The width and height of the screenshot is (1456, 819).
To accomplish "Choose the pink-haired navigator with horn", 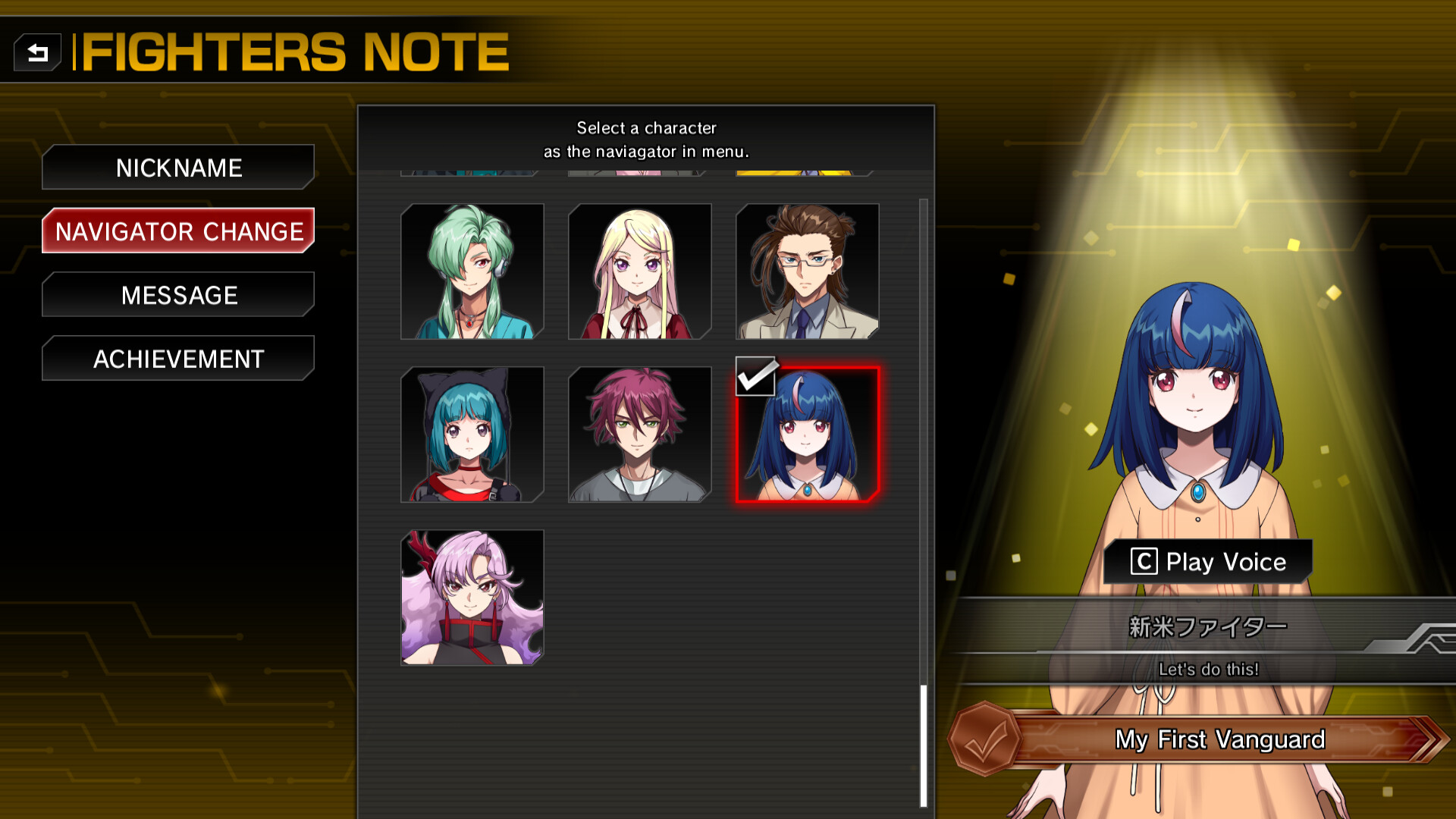I will tap(472, 597).
